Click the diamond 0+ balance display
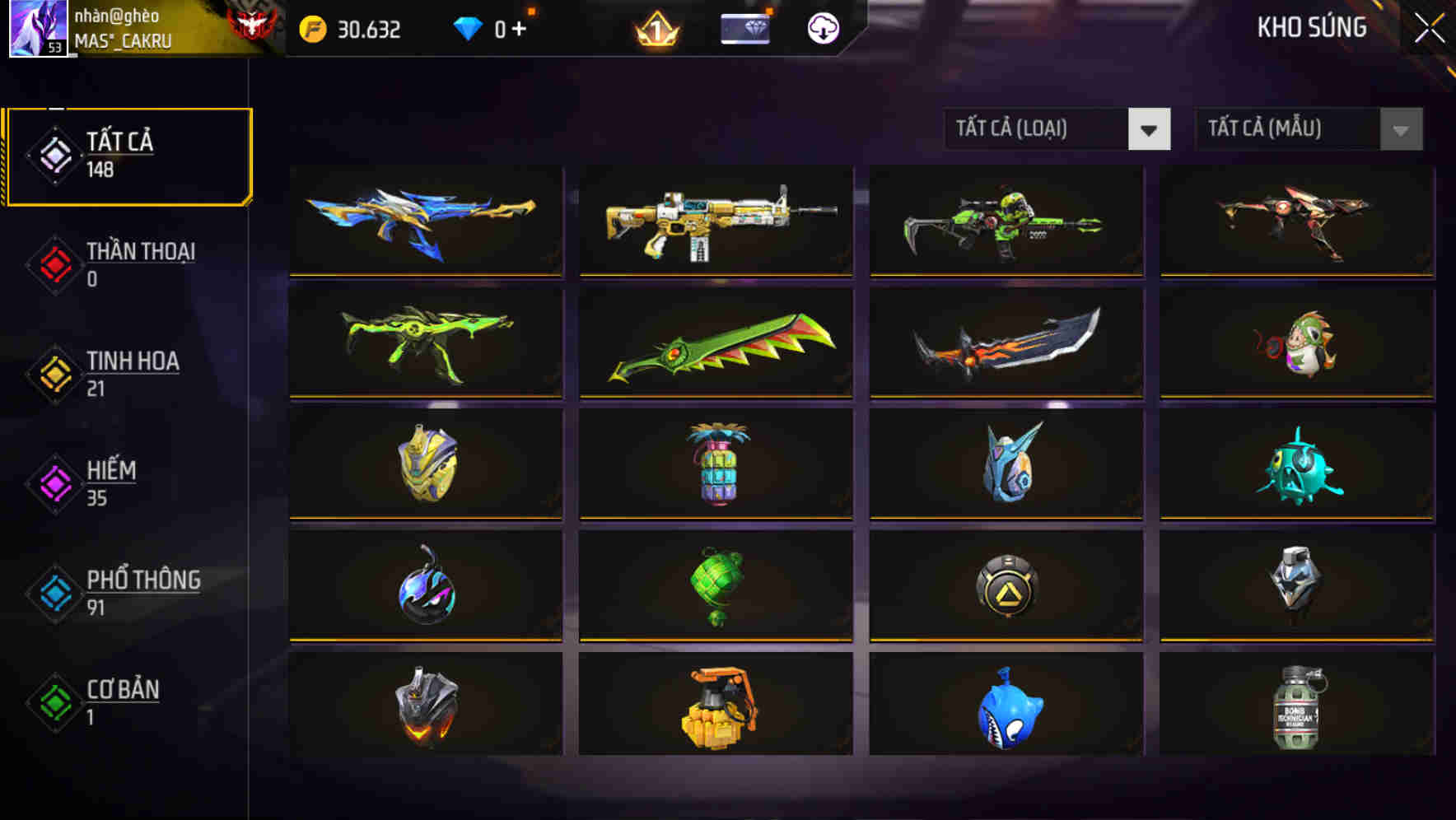The image size is (1456, 820). pyautogui.click(x=498, y=30)
